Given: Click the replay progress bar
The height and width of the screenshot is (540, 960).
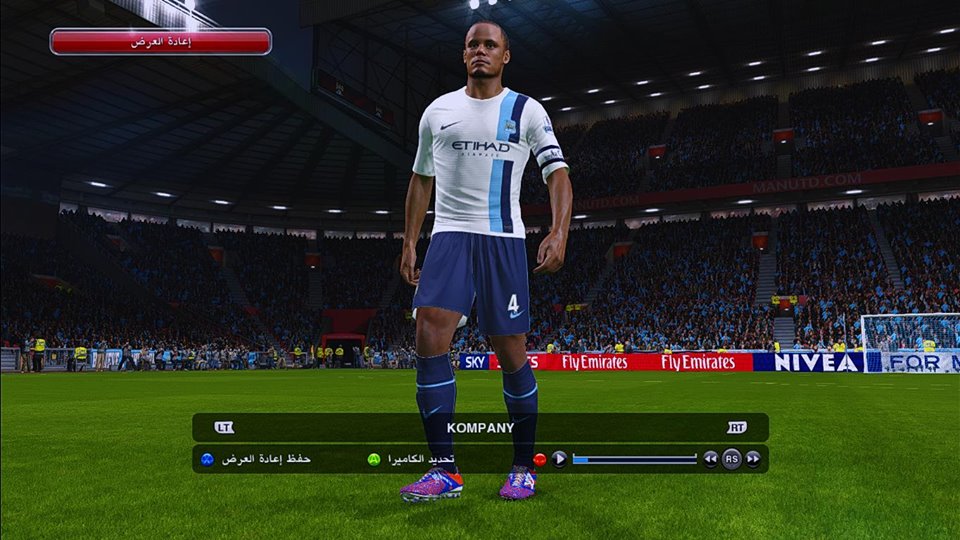Looking at the screenshot, I should [634, 459].
